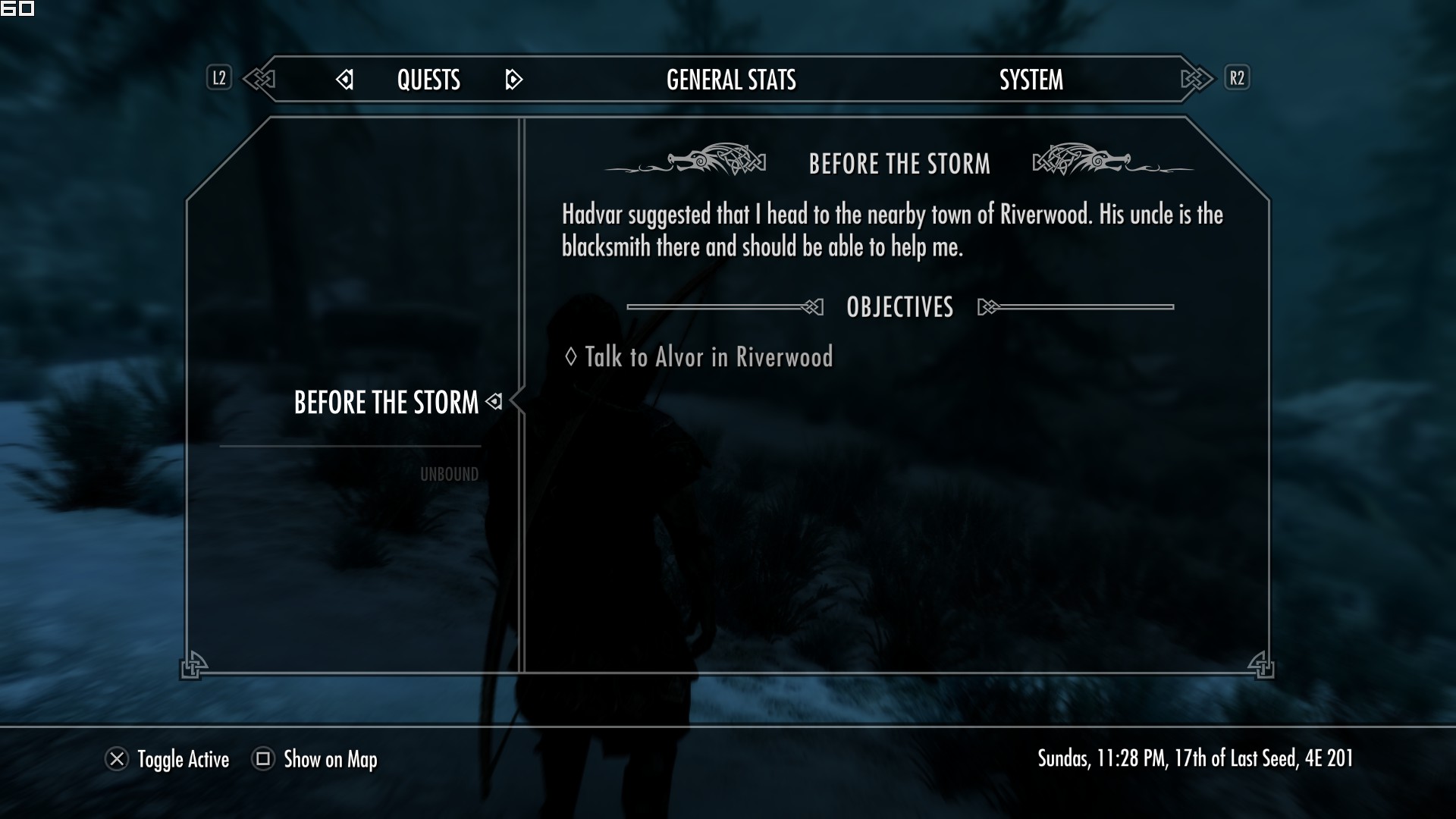Image resolution: width=1456 pixels, height=819 pixels.
Task: Select the Talk to Alvor objective
Action: [708, 357]
